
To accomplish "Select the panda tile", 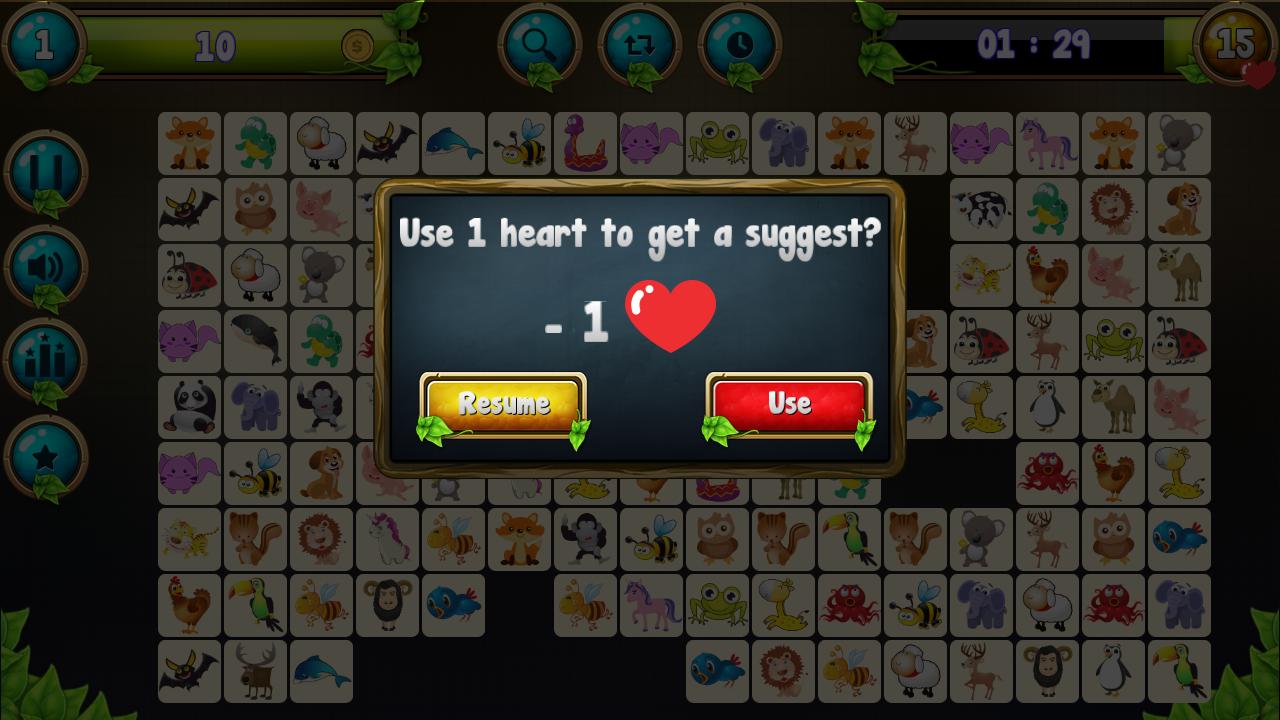I will tap(189, 407).
